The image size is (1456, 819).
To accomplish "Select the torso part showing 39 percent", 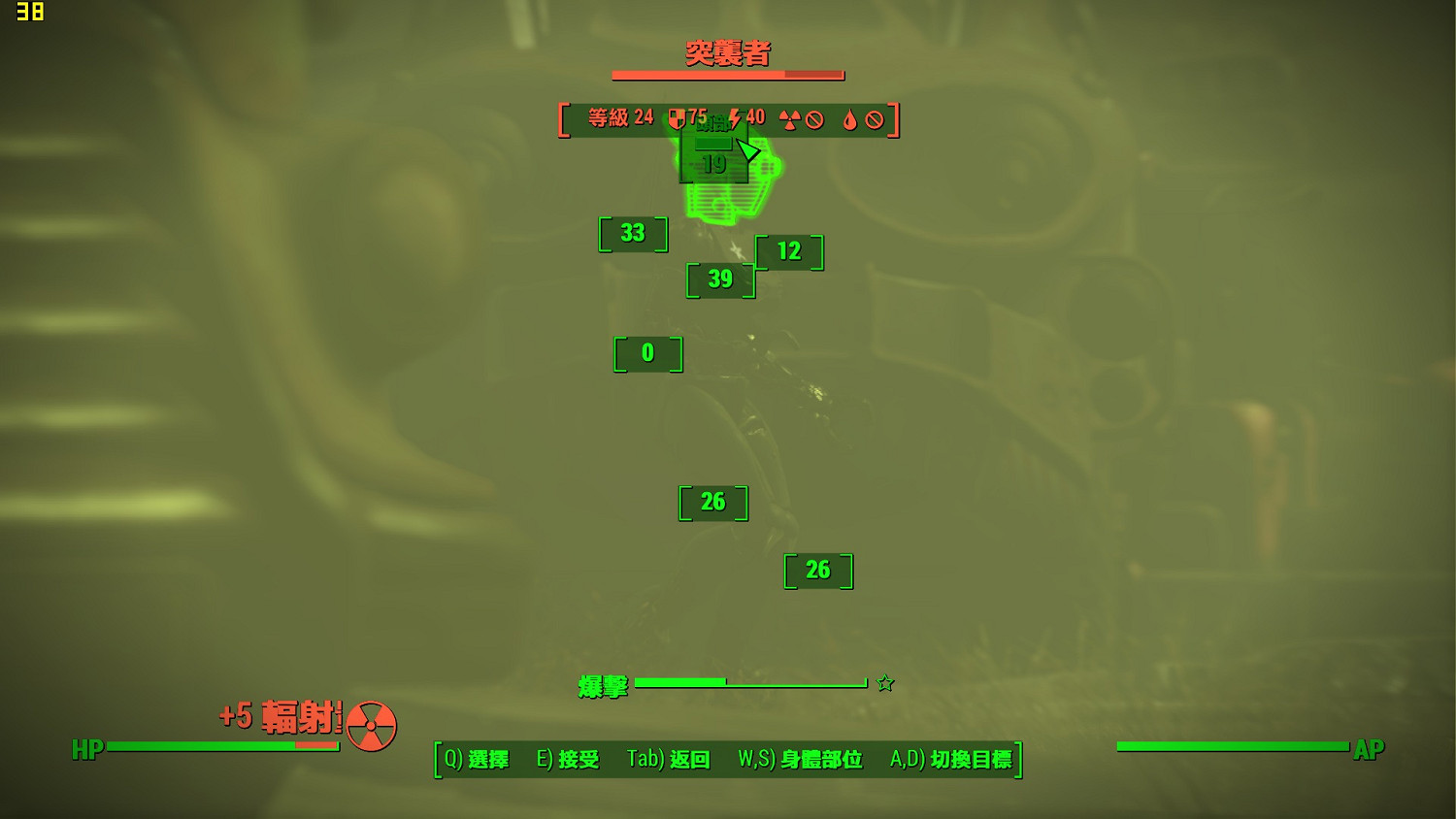I will click(720, 279).
